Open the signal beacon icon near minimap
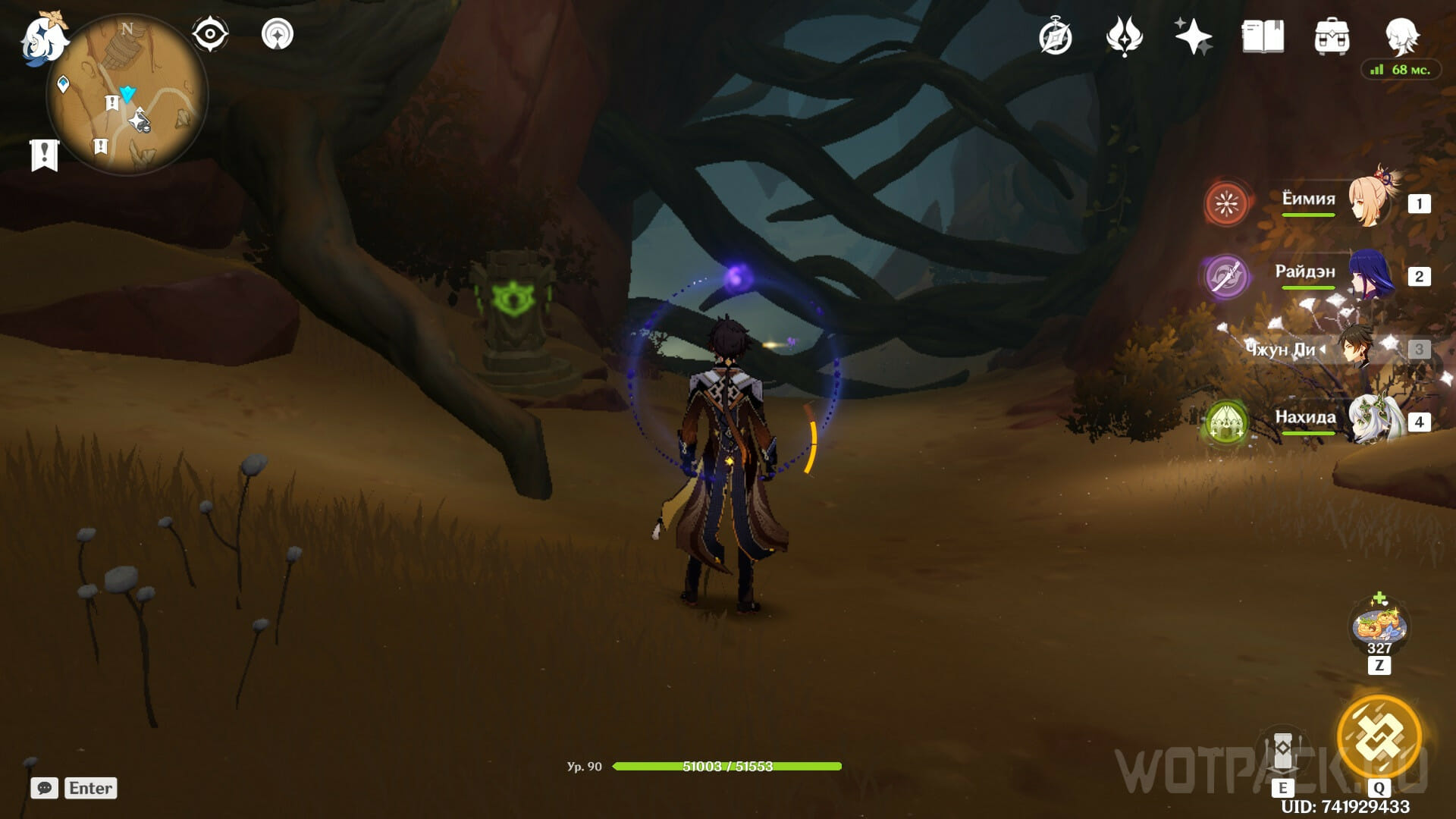This screenshot has width=1456, height=819. coord(278,35)
